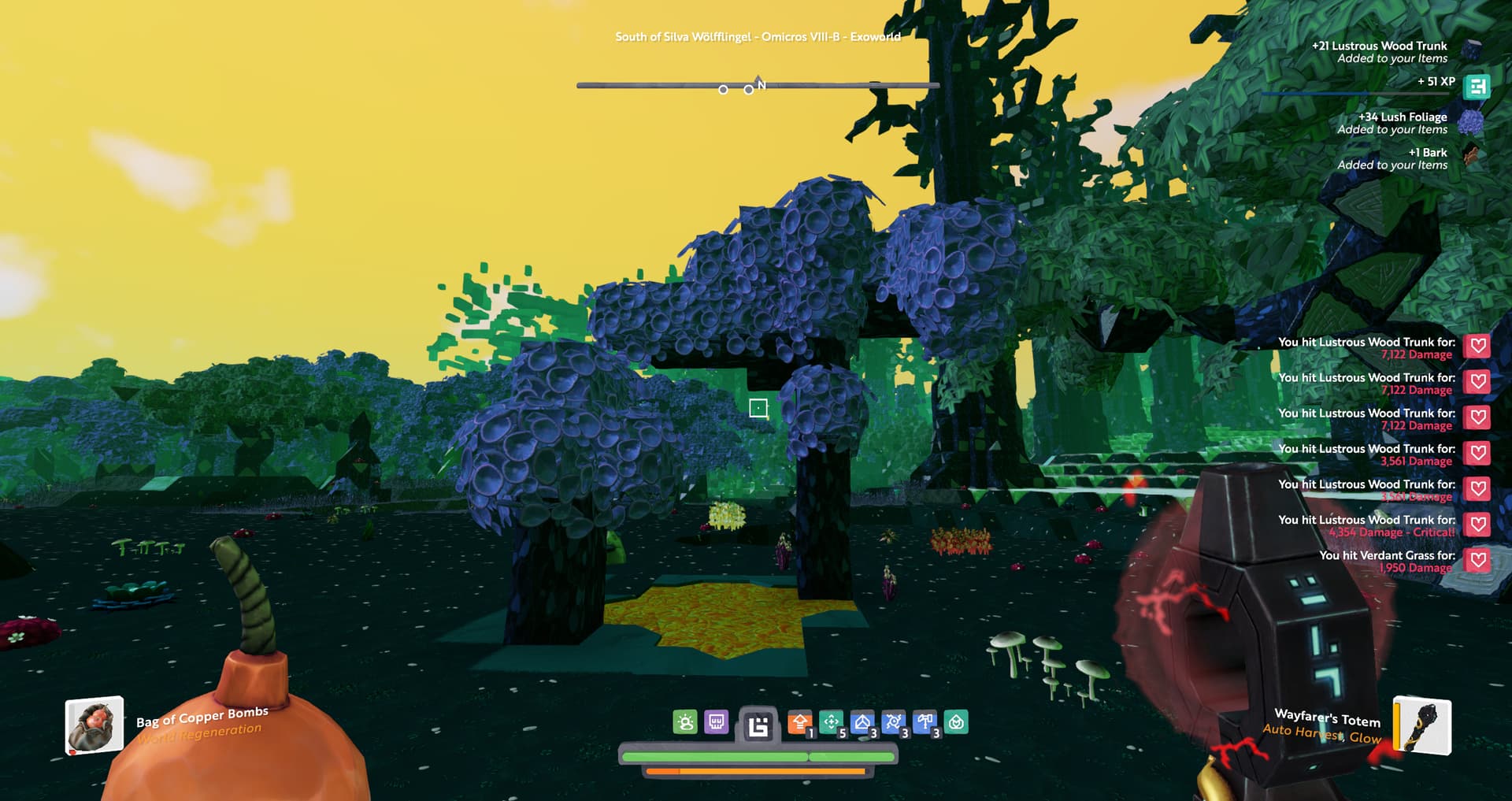Click the orange up-arrow buff icon
Image resolution: width=1512 pixels, height=801 pixels.
799,722
